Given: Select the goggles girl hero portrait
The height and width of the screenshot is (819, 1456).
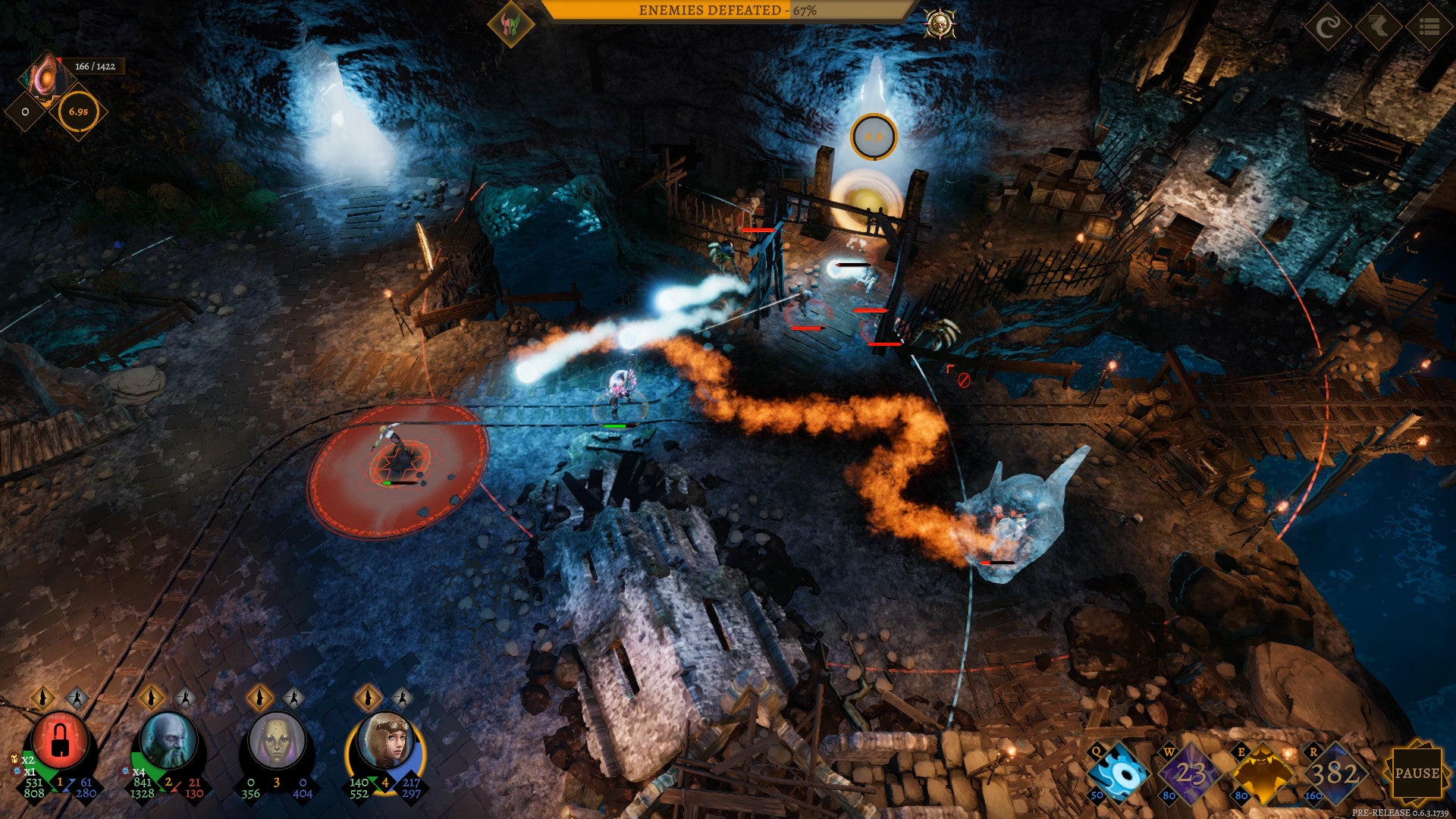Looking at the screenshot, I should 385,741.
